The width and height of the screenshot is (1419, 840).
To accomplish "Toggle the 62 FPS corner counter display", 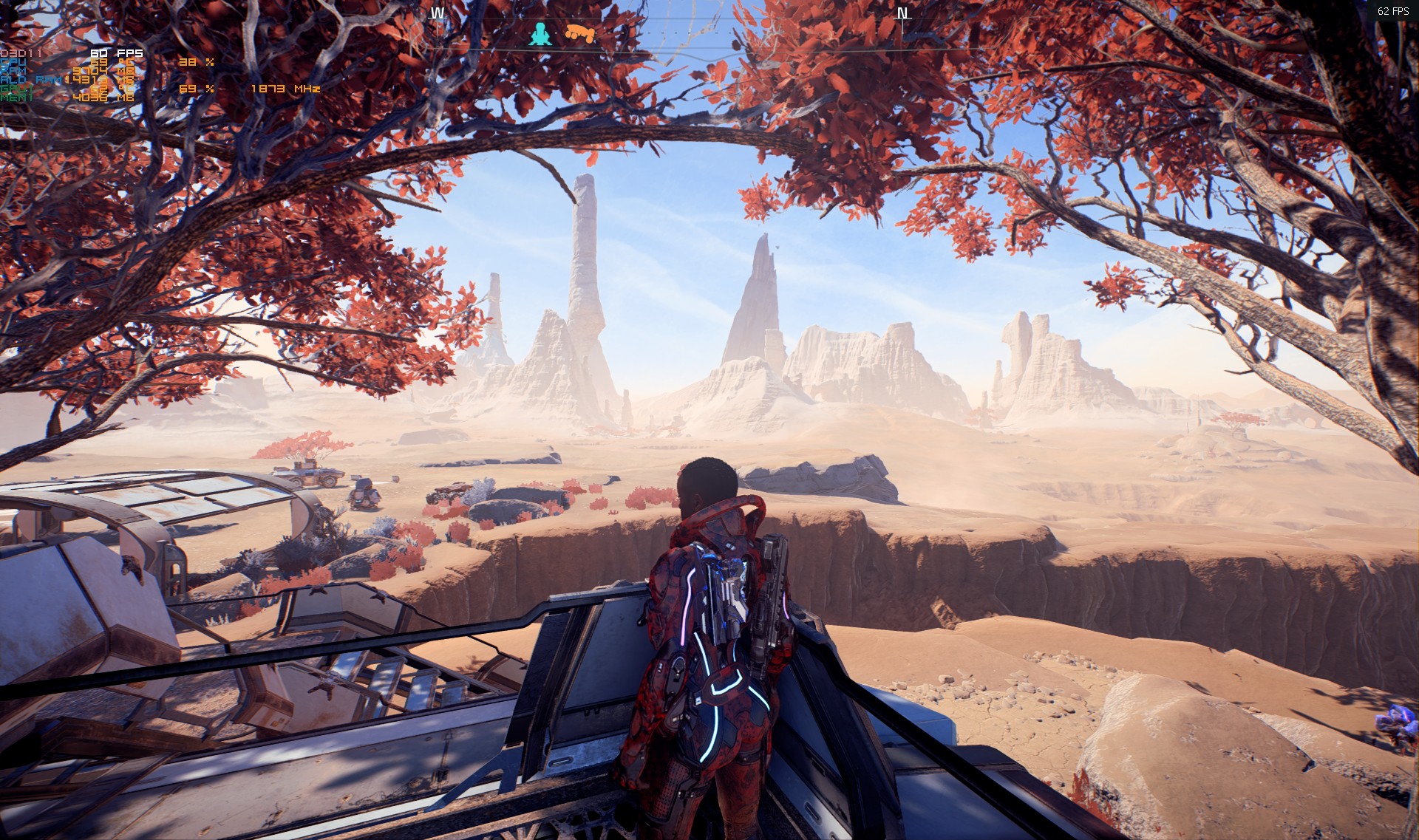I will pos(1395,11).
